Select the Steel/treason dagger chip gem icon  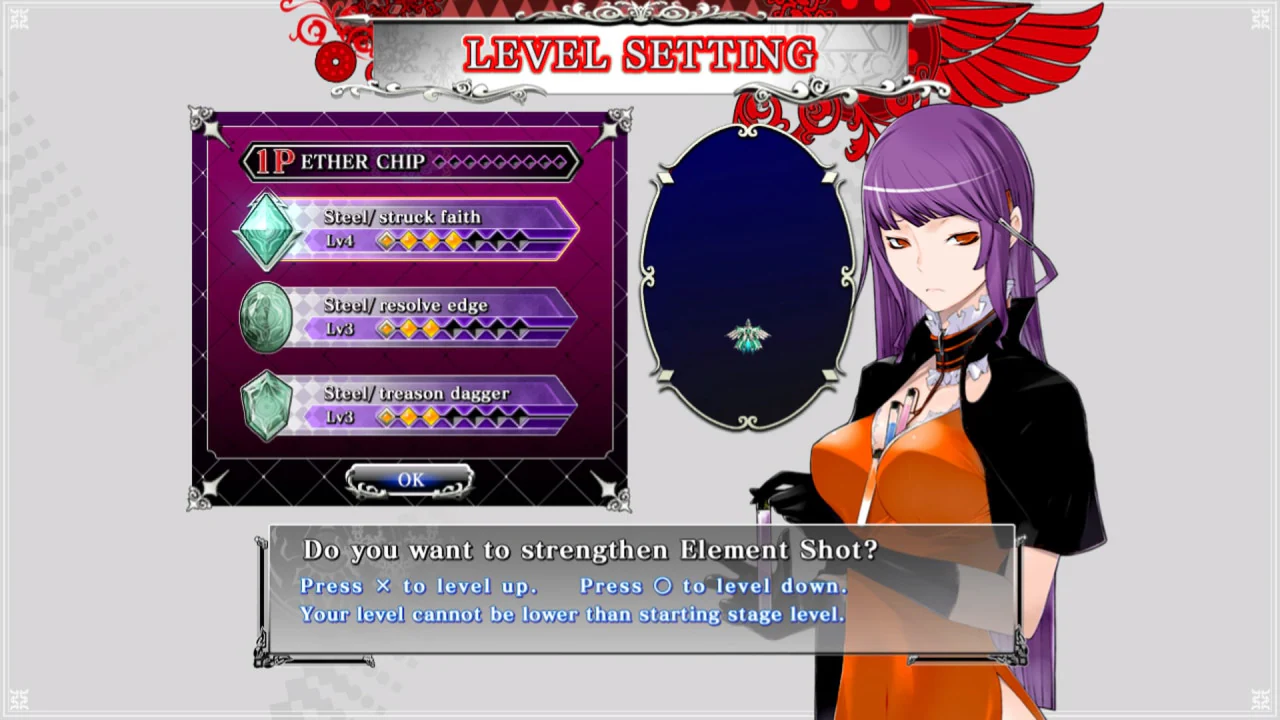265,405
